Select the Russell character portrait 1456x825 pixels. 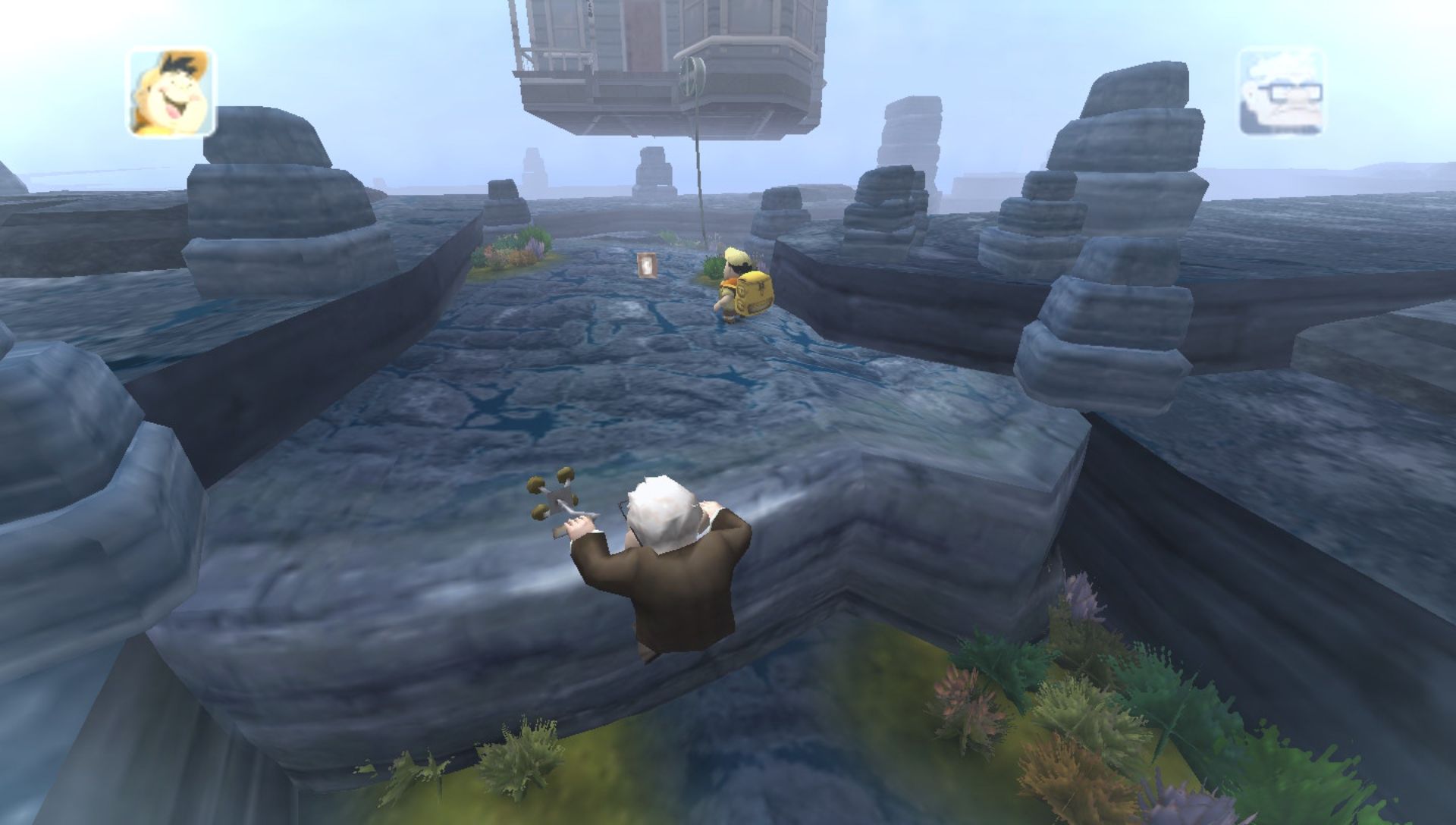[171, 93]
